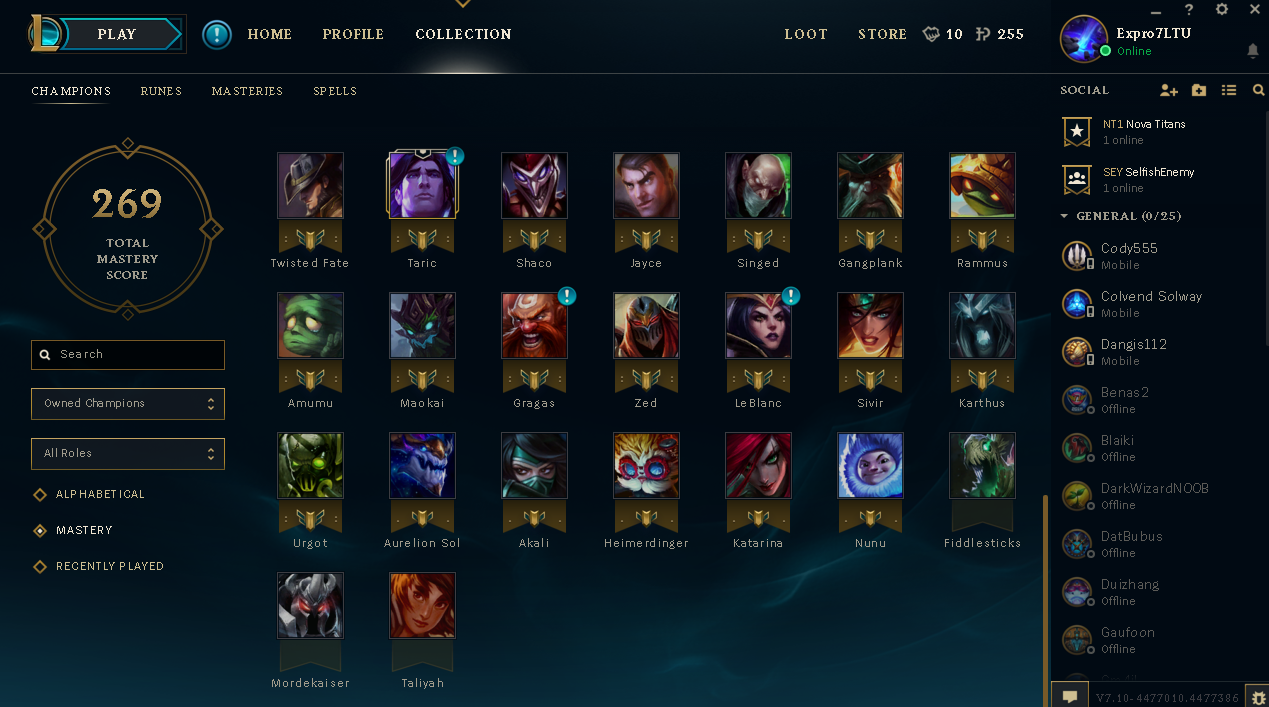Sort champions by ALPHABETICAL order
The width and height of the screenshot is (1269, 707).
point(100,494)
